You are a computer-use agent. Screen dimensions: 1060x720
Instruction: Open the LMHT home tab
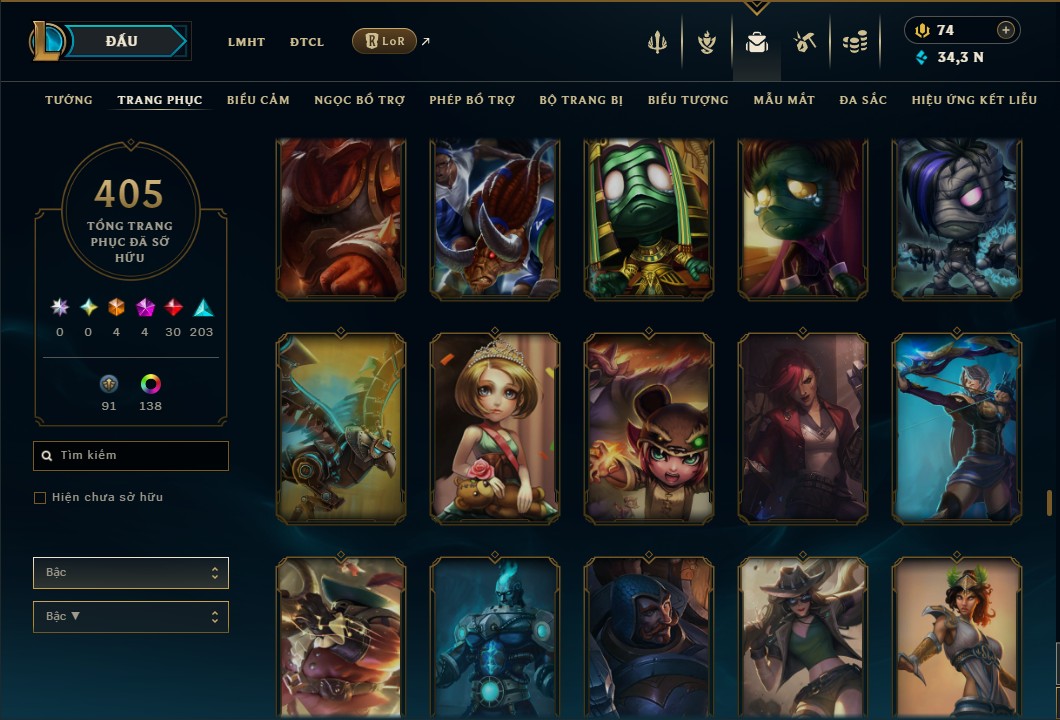[246, 42]
